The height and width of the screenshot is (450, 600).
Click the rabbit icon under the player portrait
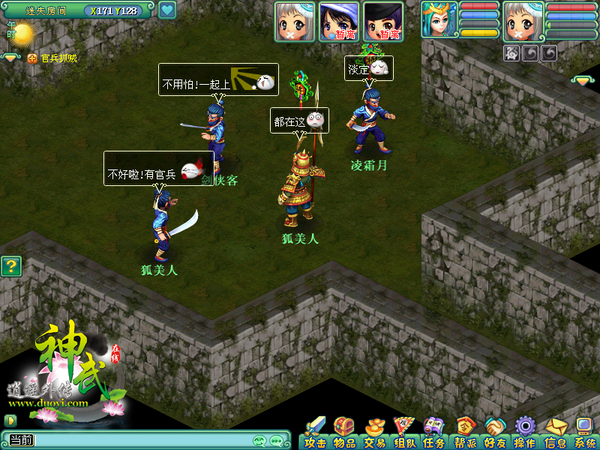point(511,52)
